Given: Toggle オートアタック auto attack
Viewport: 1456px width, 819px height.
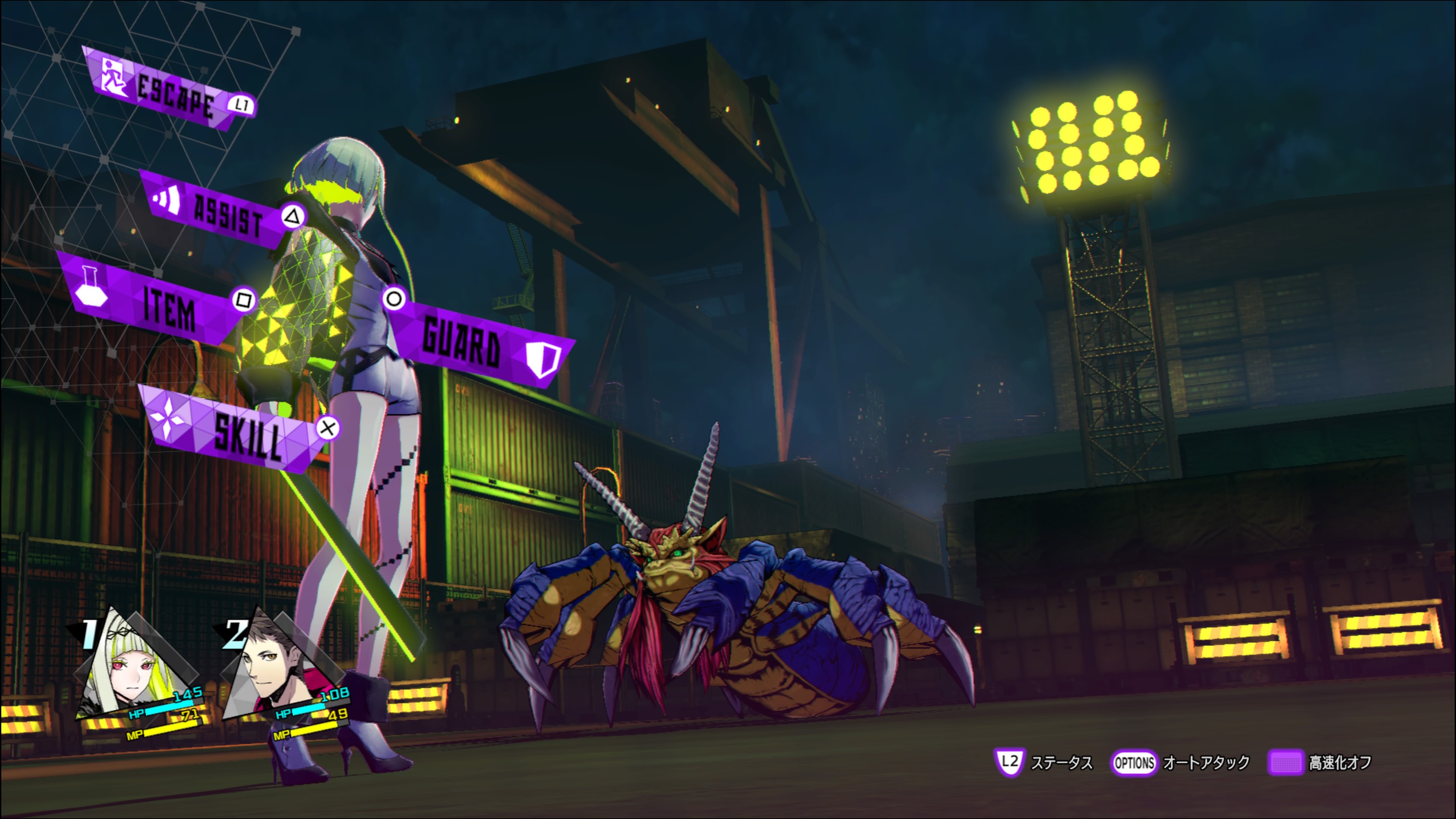Looking at the screenshot, I should (1181, 763).
